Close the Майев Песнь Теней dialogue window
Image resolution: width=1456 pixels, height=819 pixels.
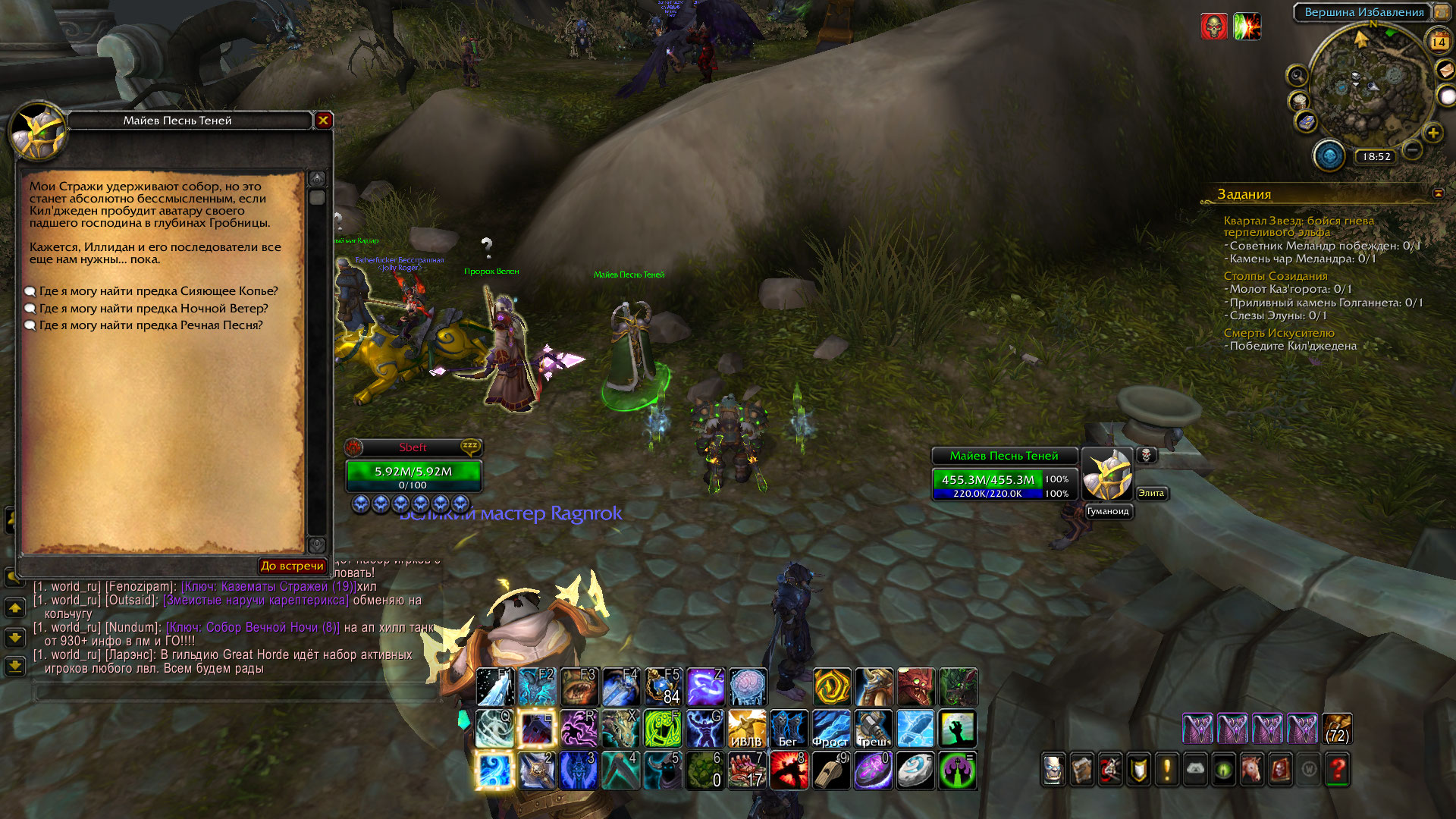[324, 120]
